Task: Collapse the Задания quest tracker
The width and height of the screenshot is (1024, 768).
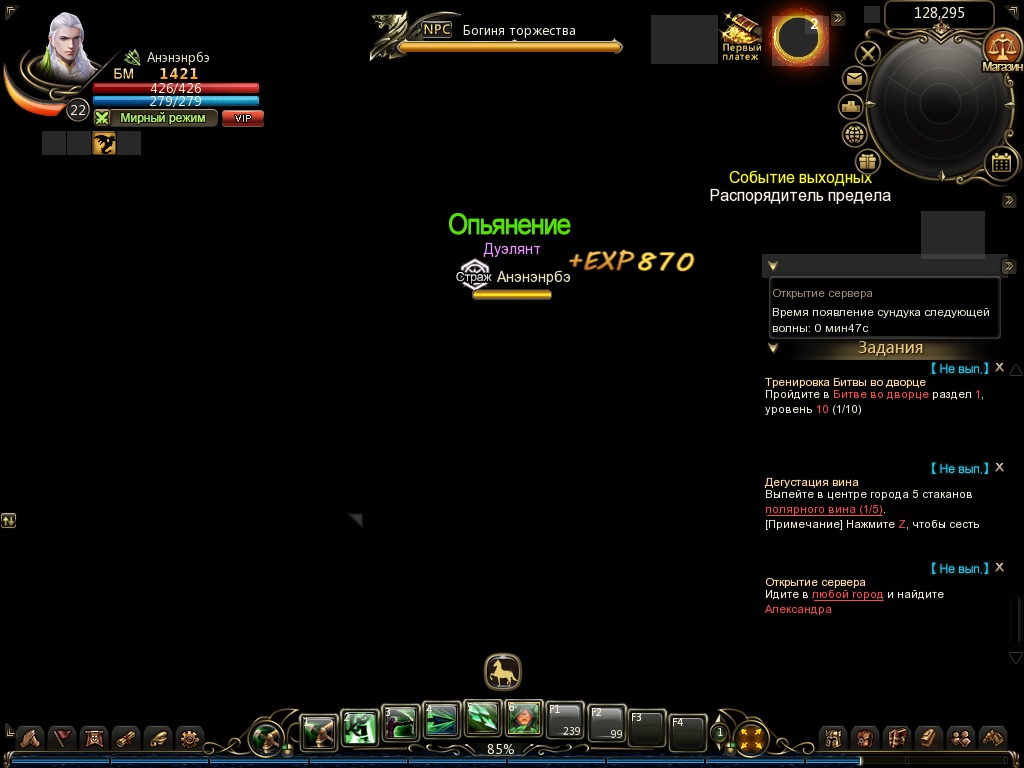Action: click(773, 348)
